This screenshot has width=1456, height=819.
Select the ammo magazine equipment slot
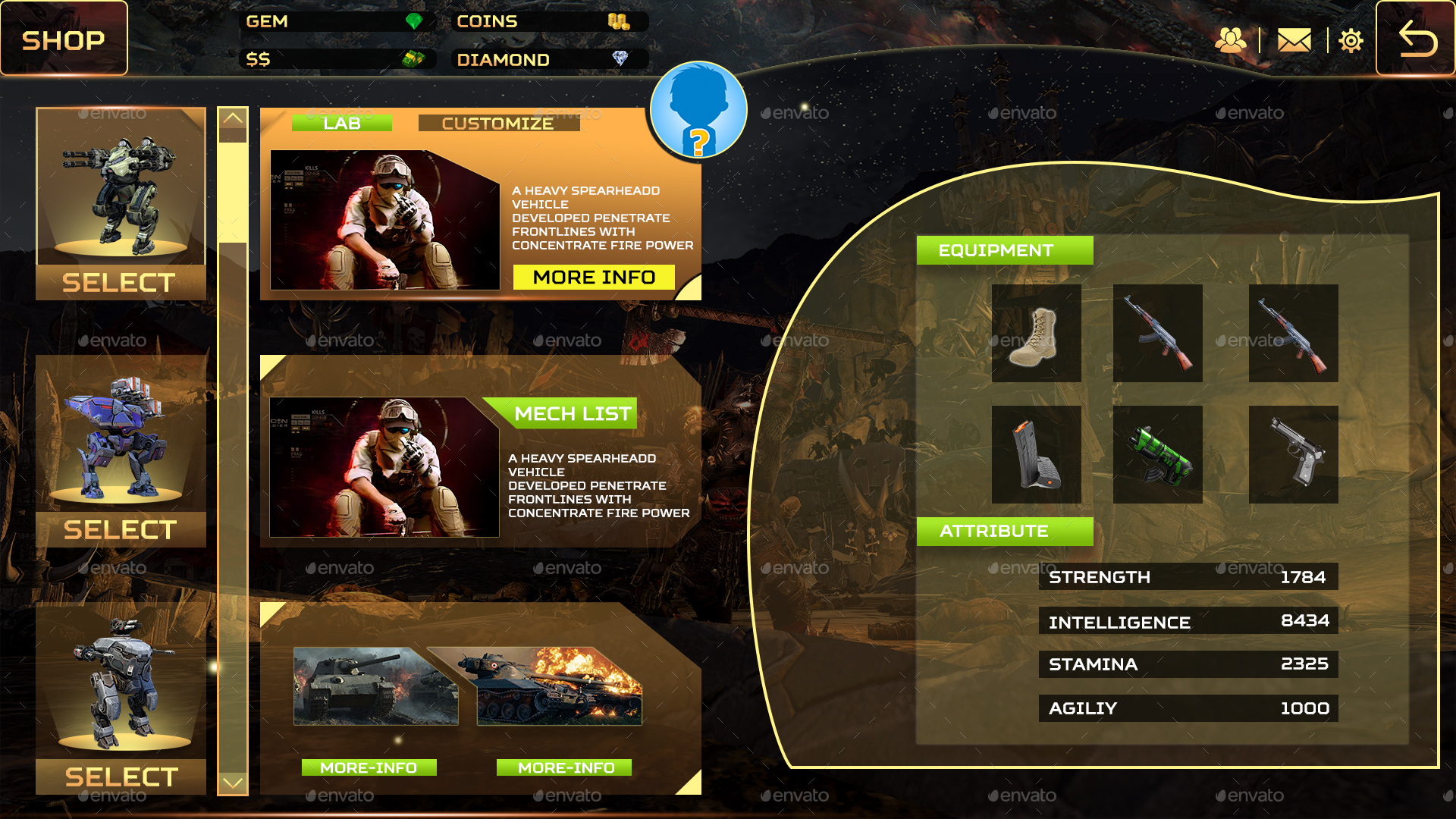pyautogui.click(x=1036, y=454)
